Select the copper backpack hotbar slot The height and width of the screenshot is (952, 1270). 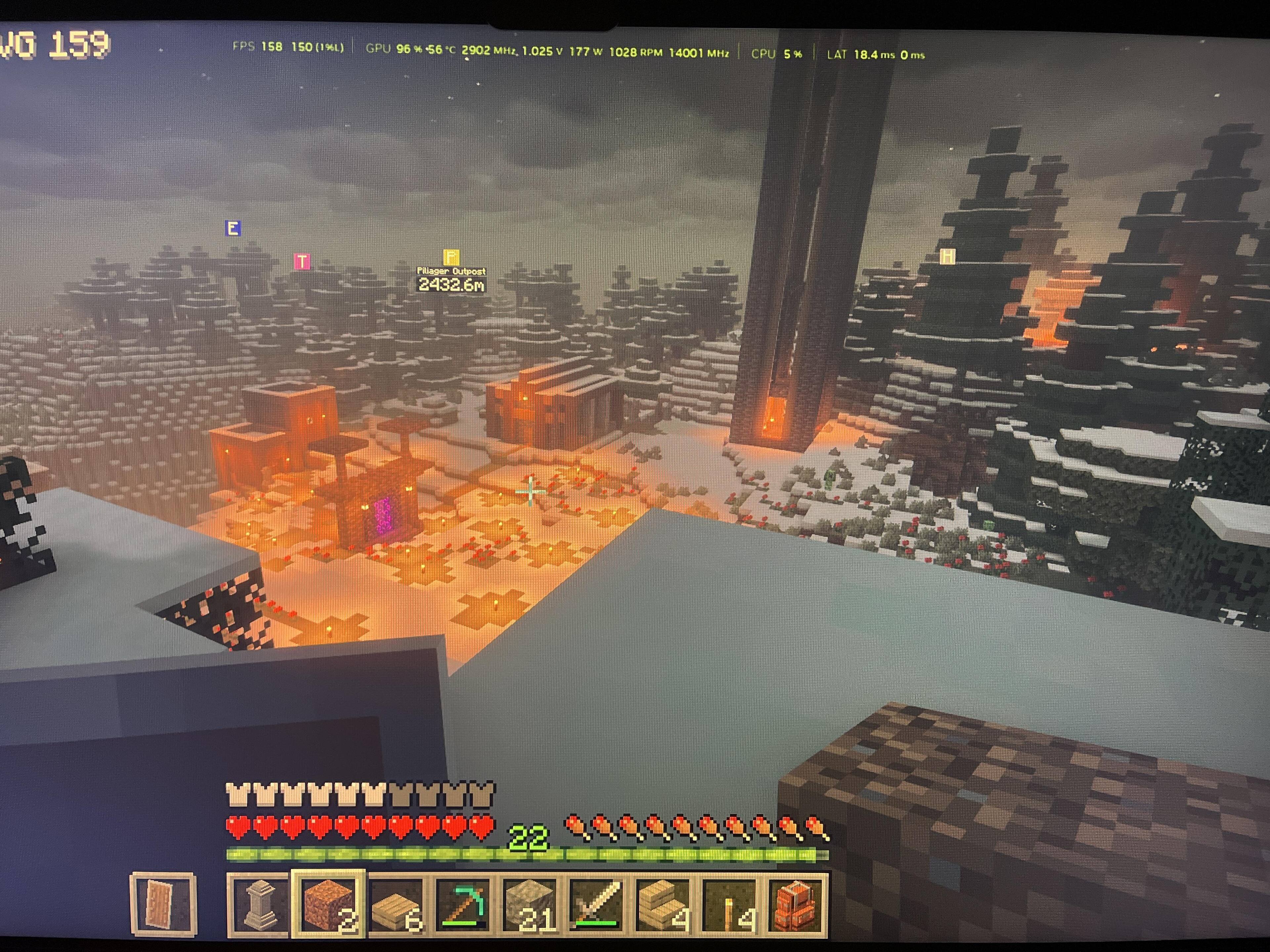(x=797, y=905)
